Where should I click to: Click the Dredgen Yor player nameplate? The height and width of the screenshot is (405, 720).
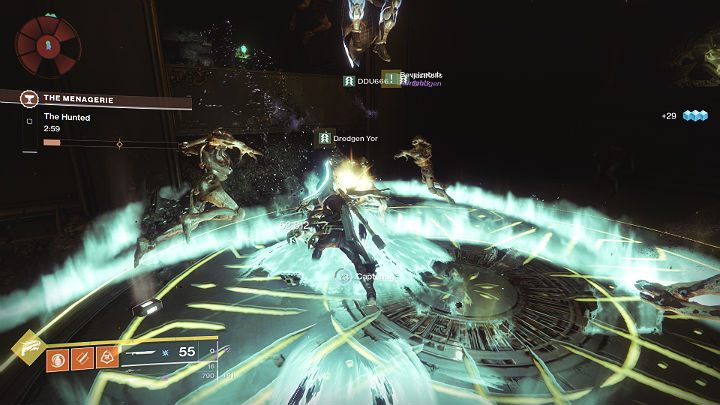pos(350,137)
